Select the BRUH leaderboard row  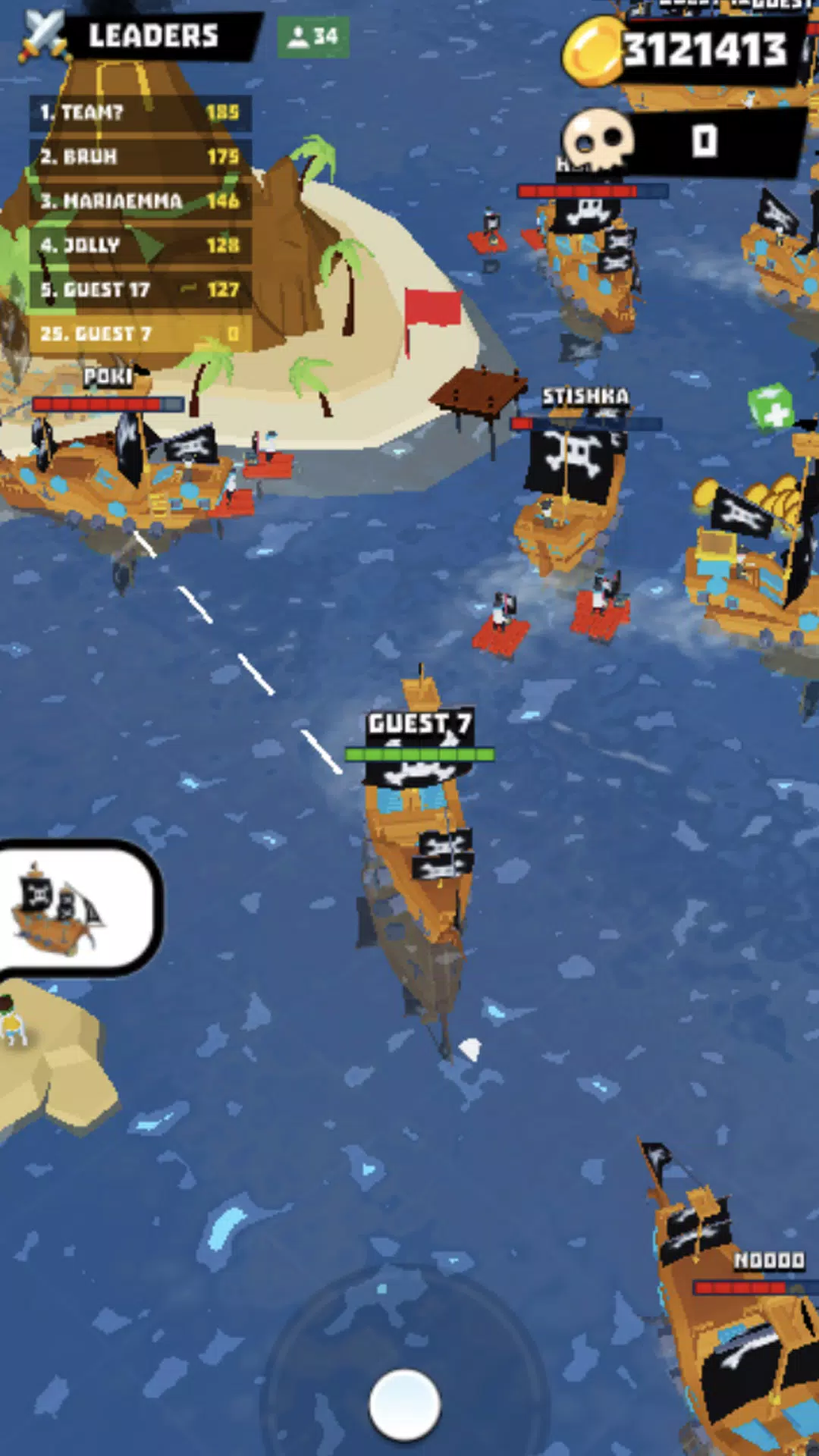pyautogui.click(x=140, y=156)
